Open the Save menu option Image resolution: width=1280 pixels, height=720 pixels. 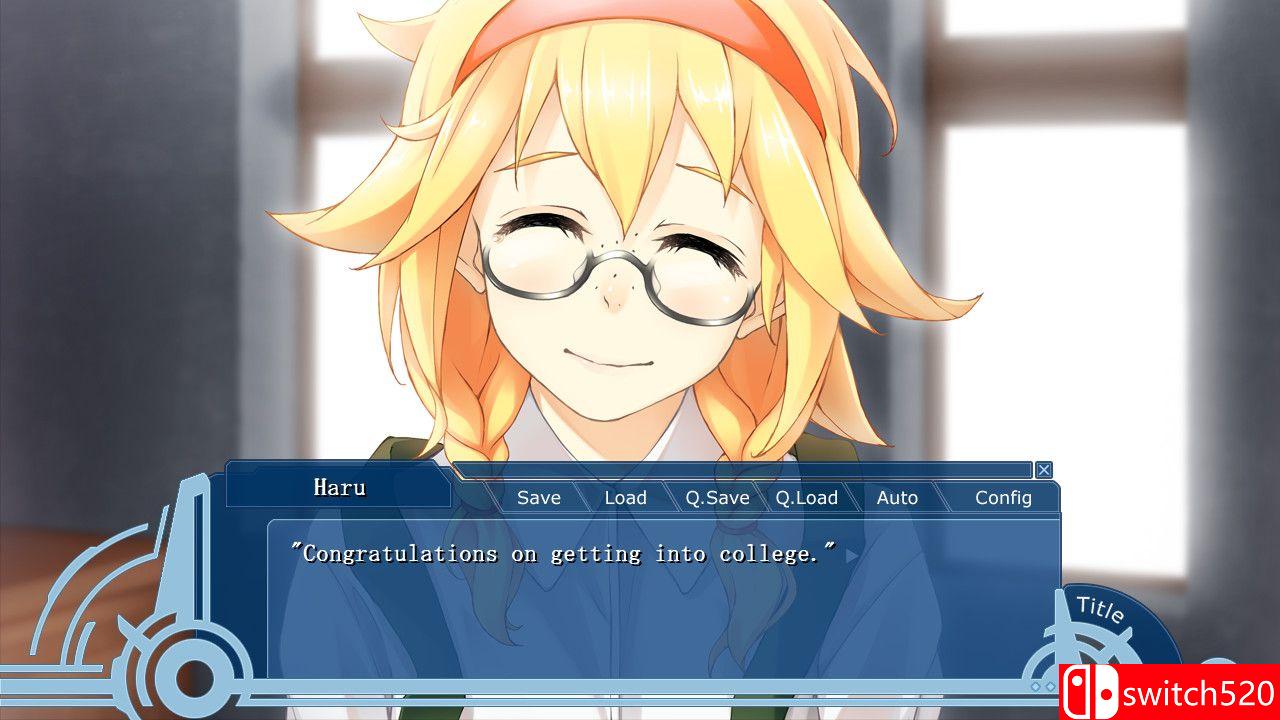pos(538,497)
